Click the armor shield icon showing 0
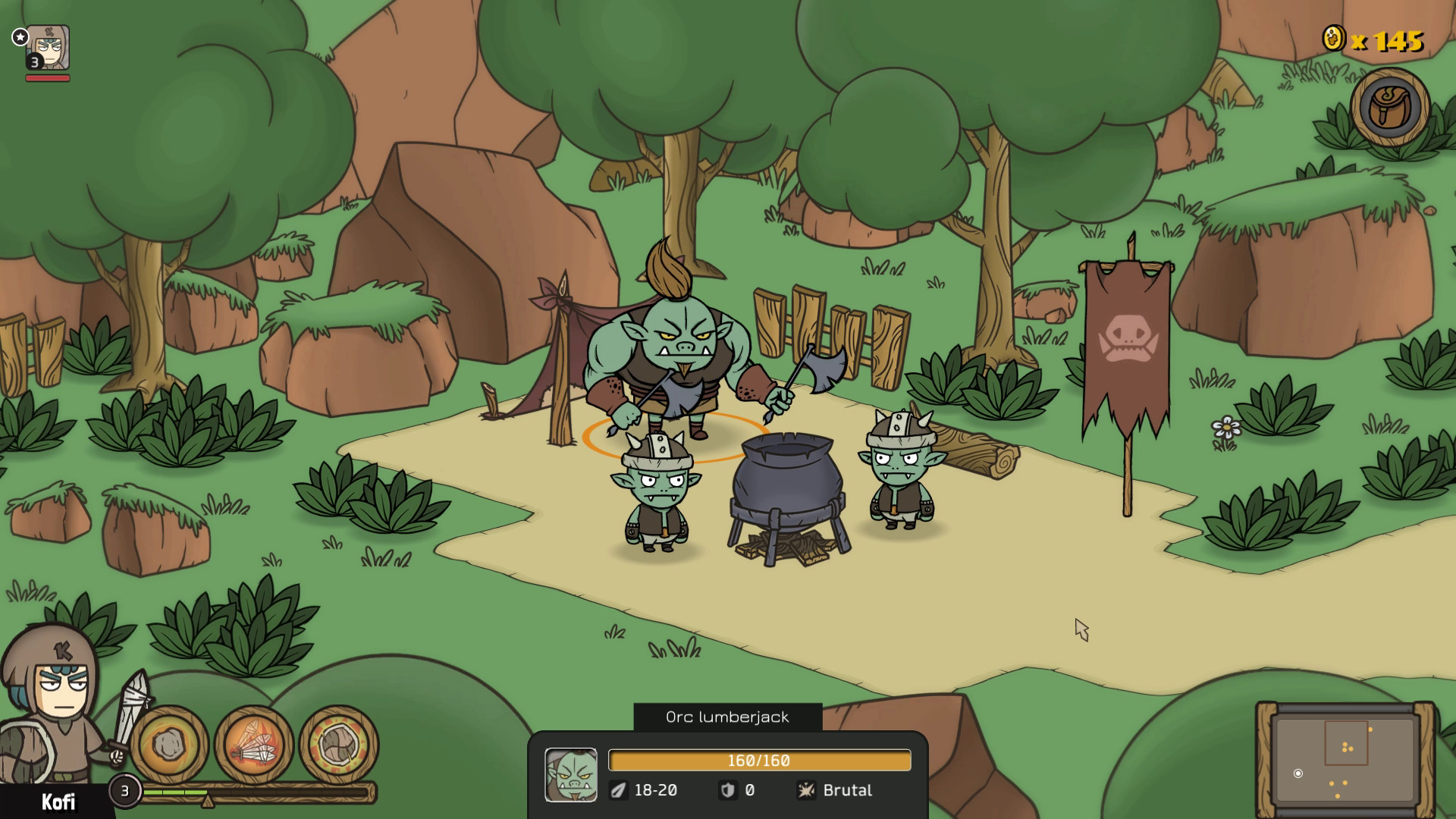 point(730,790)
